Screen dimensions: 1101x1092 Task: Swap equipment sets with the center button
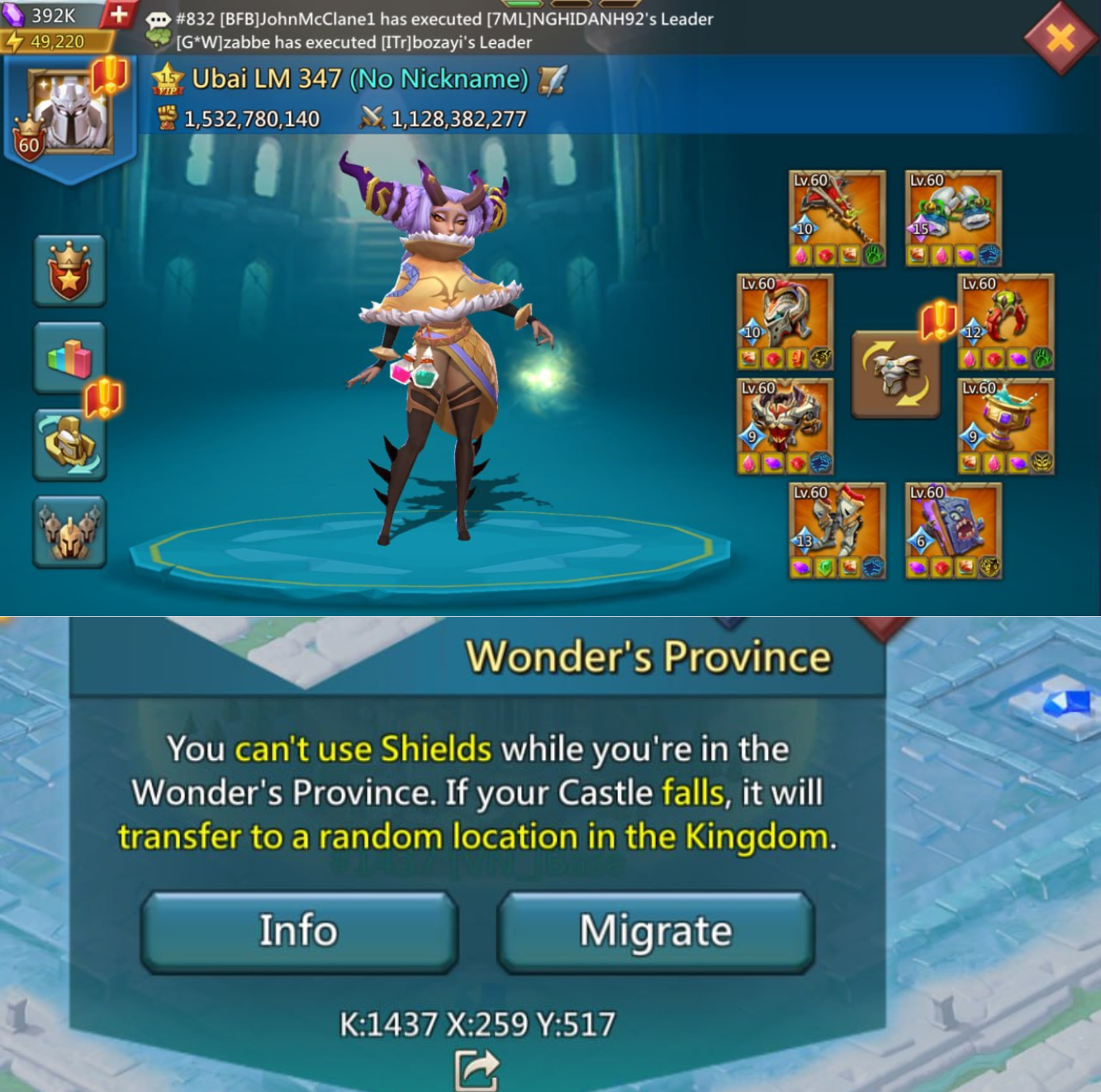point(895,375)
